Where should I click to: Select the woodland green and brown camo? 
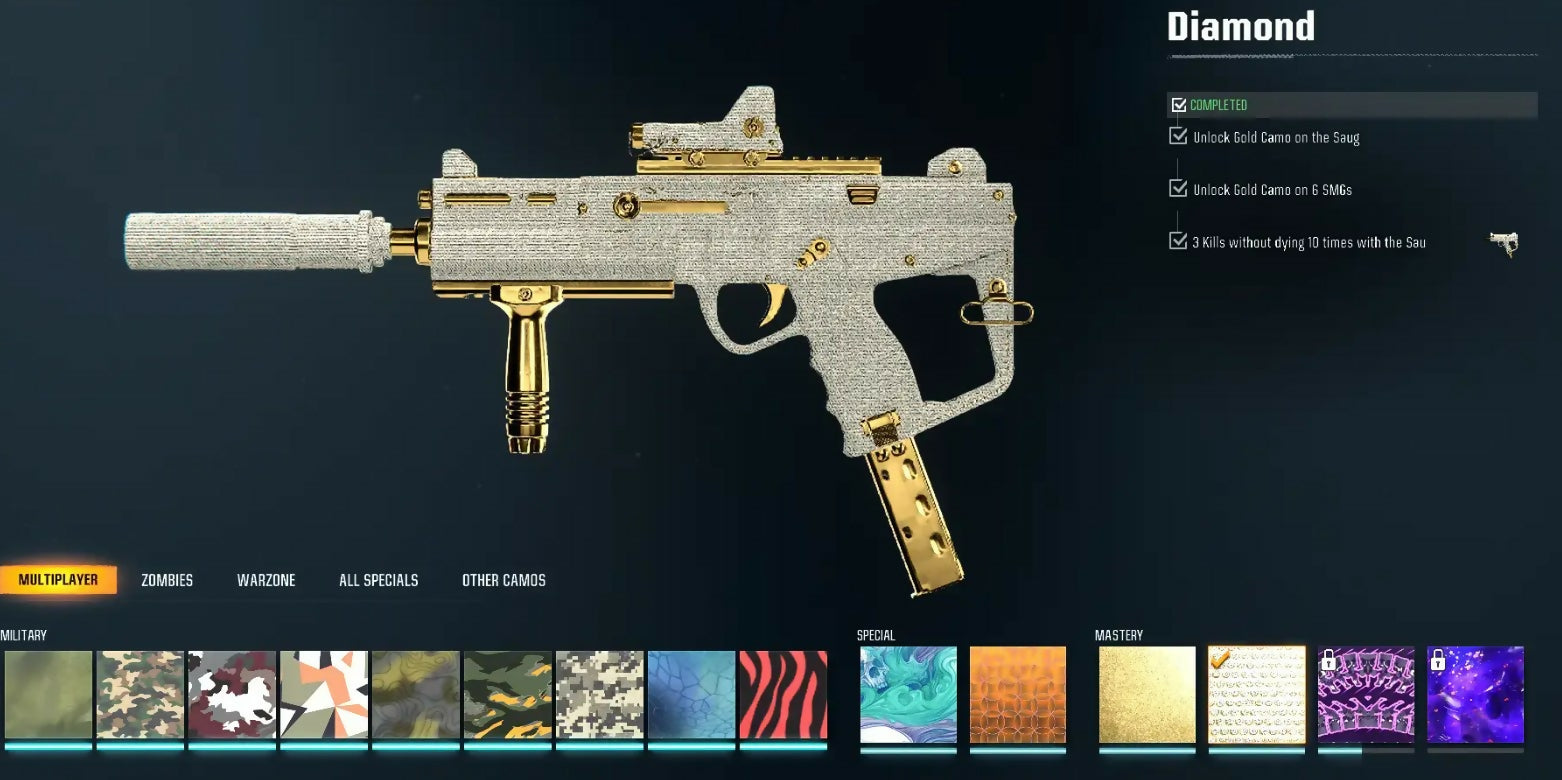tap(140, 695)
